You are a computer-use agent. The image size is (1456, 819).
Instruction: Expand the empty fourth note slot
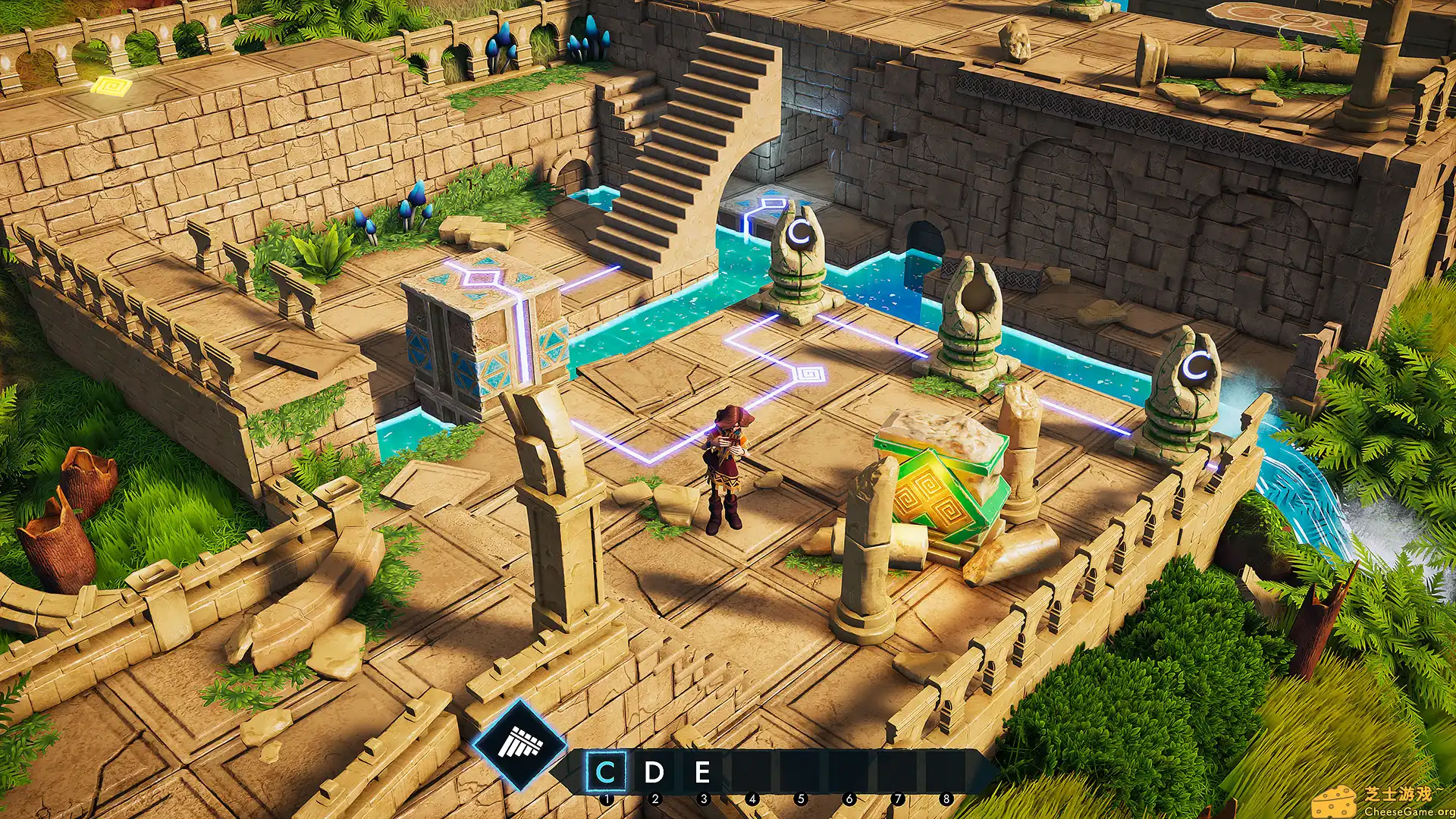(x=752, y=770)
